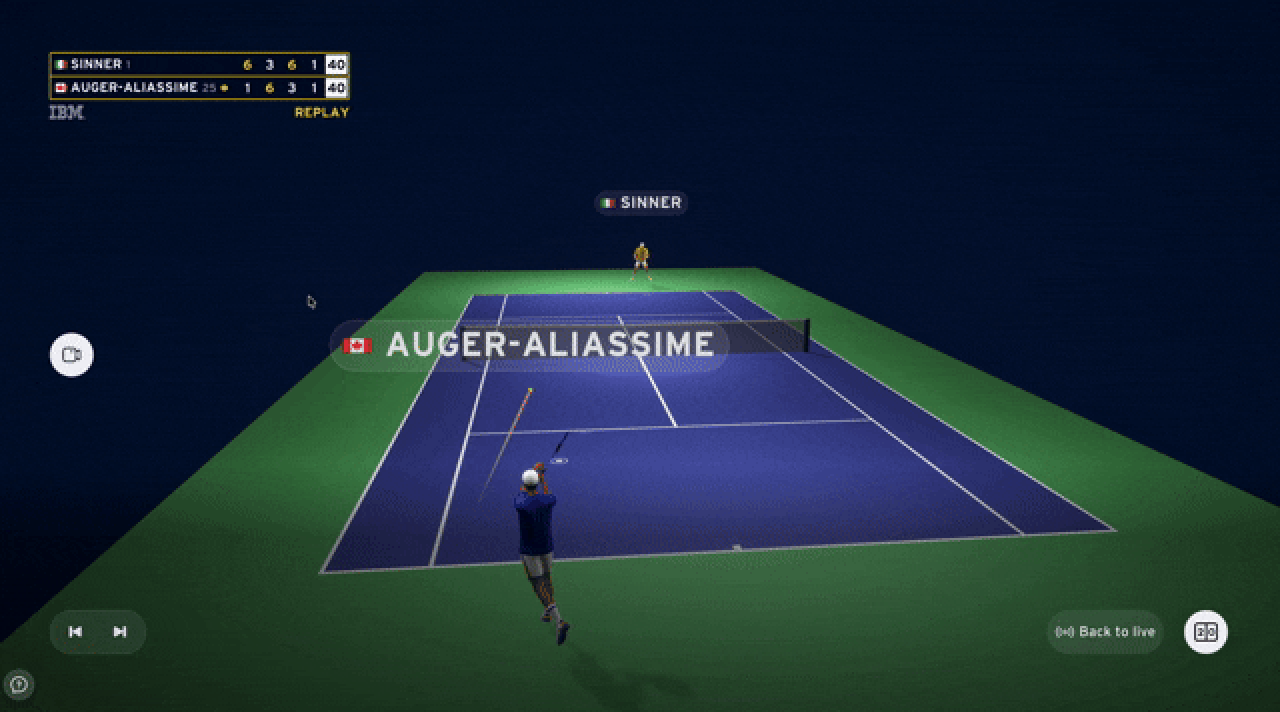Switch the camera view with the camera button
The image size is (1280, 712).
click(72, 355)
